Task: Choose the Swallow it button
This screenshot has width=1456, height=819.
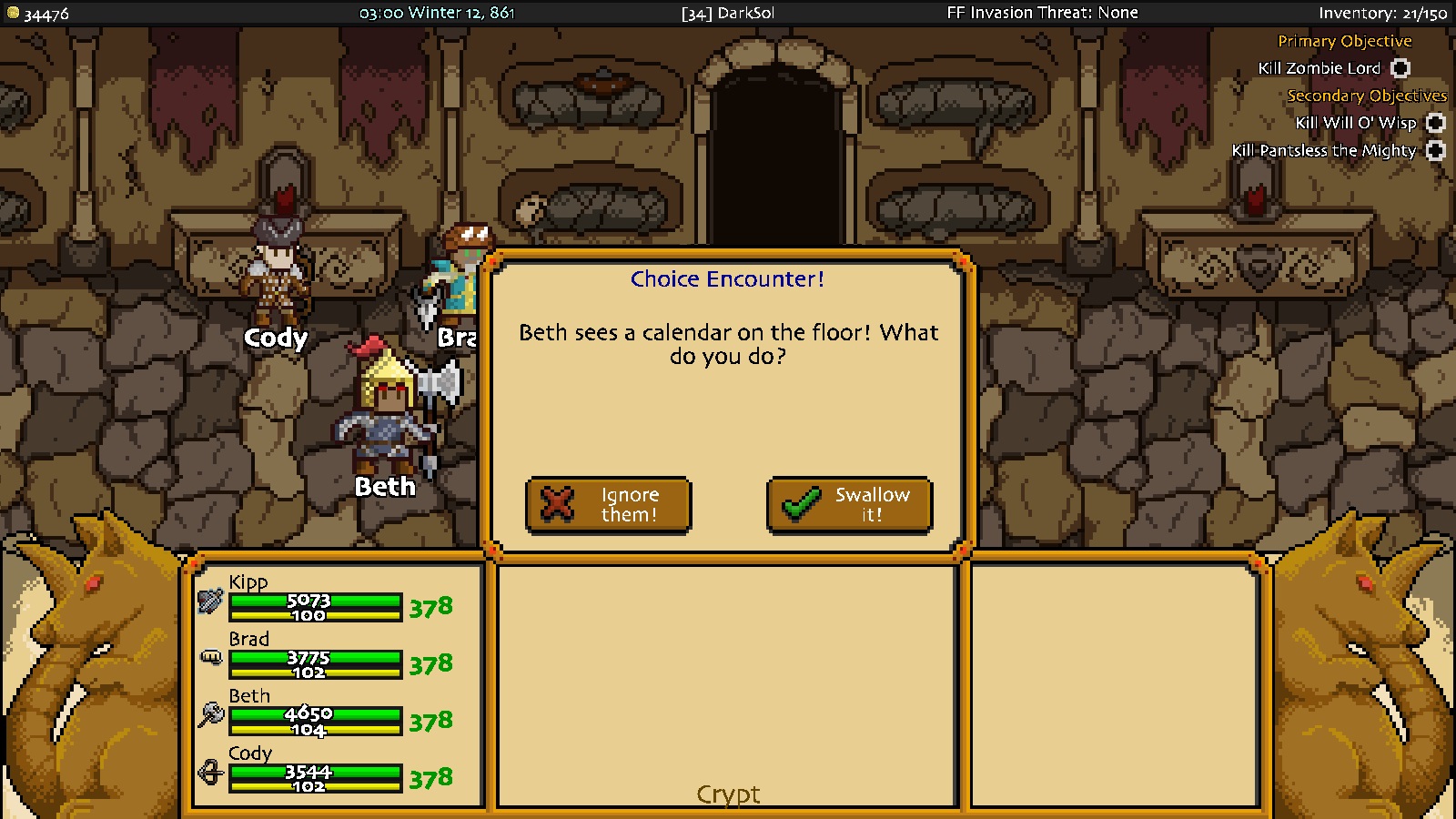Action: pyautogui.click(x=849, y=505)
